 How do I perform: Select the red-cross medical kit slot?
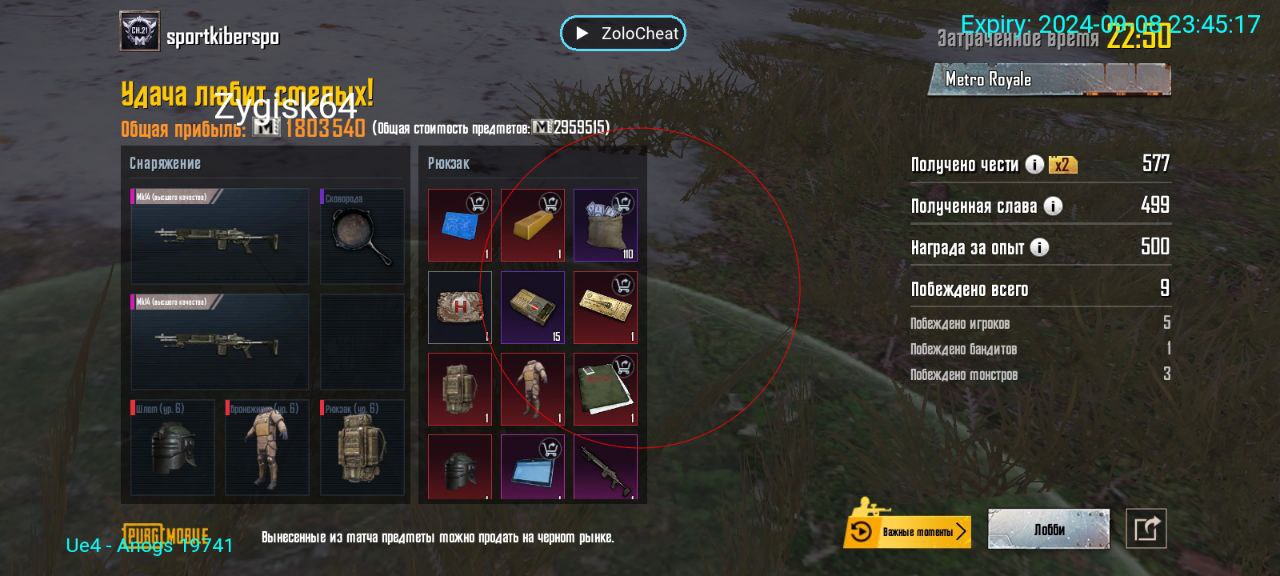click(x=460, y=307)
